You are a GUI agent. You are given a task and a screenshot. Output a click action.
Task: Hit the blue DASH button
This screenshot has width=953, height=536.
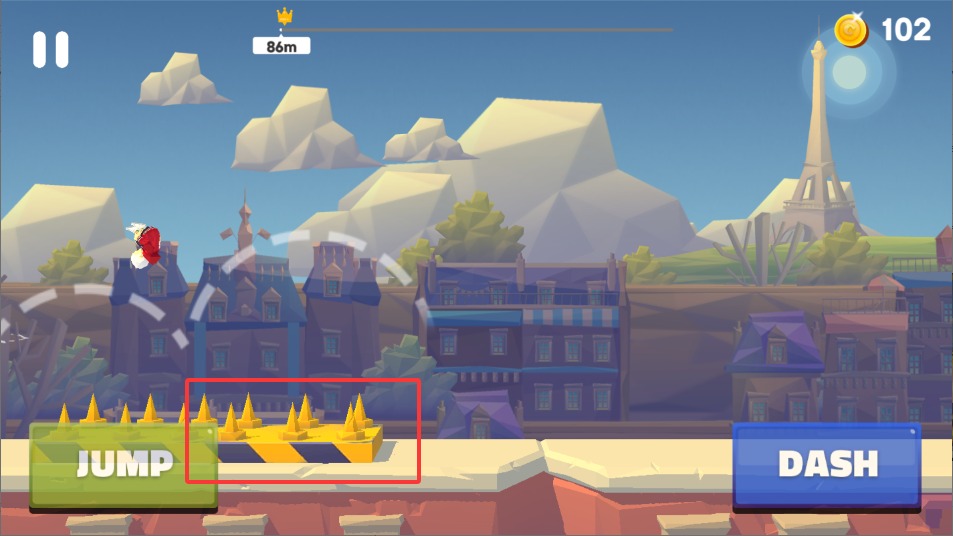click(x=827, y=465)
